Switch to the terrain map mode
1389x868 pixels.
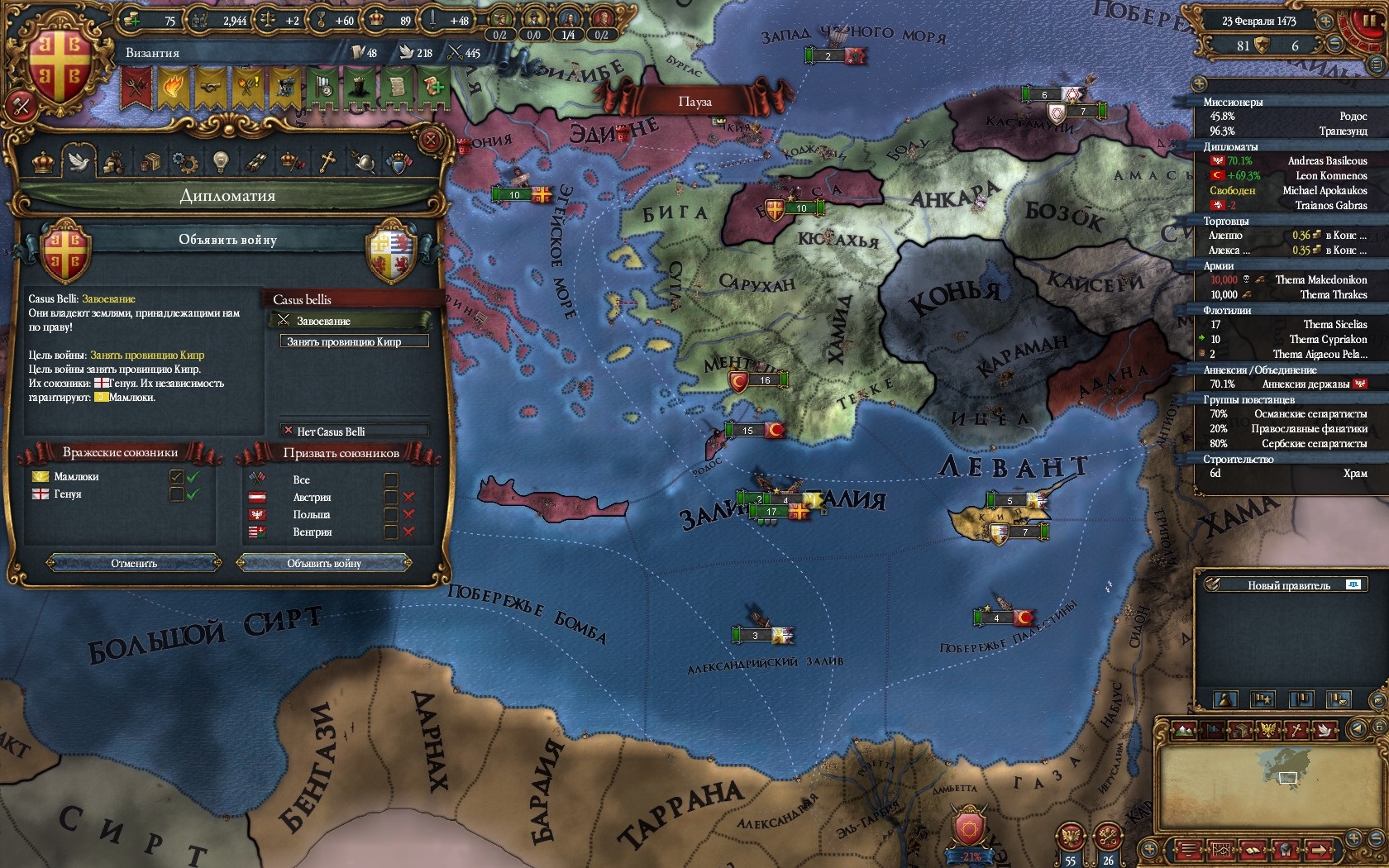coord(1184,729)
